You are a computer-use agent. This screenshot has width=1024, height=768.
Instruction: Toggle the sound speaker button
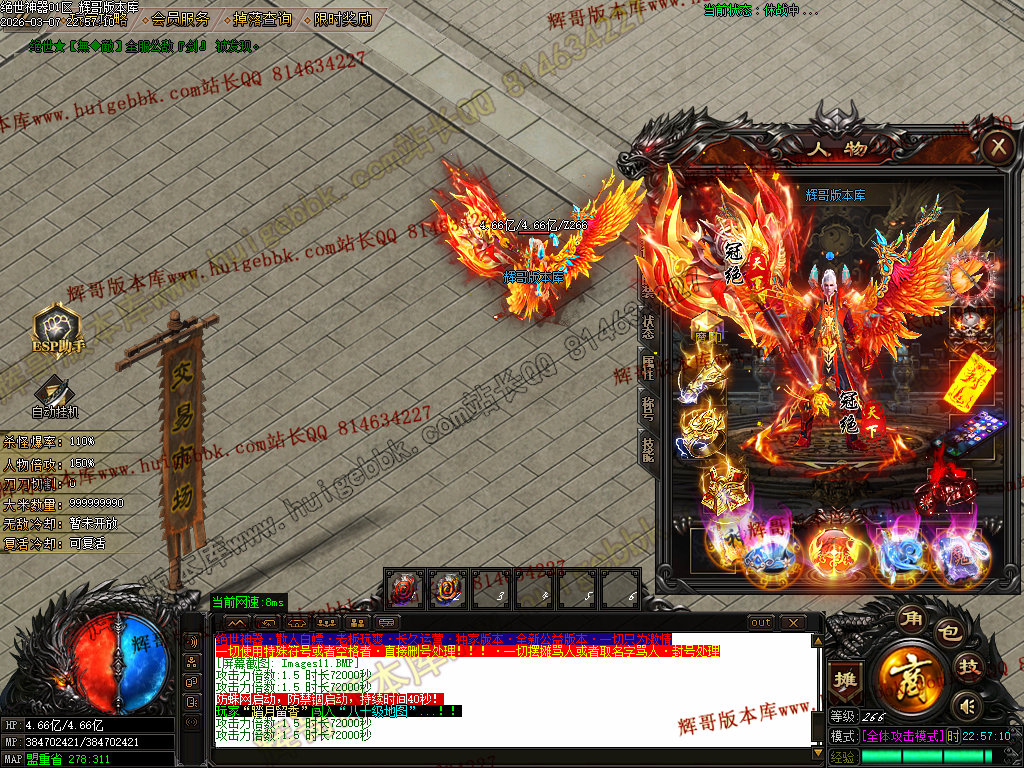coord(965,706)
